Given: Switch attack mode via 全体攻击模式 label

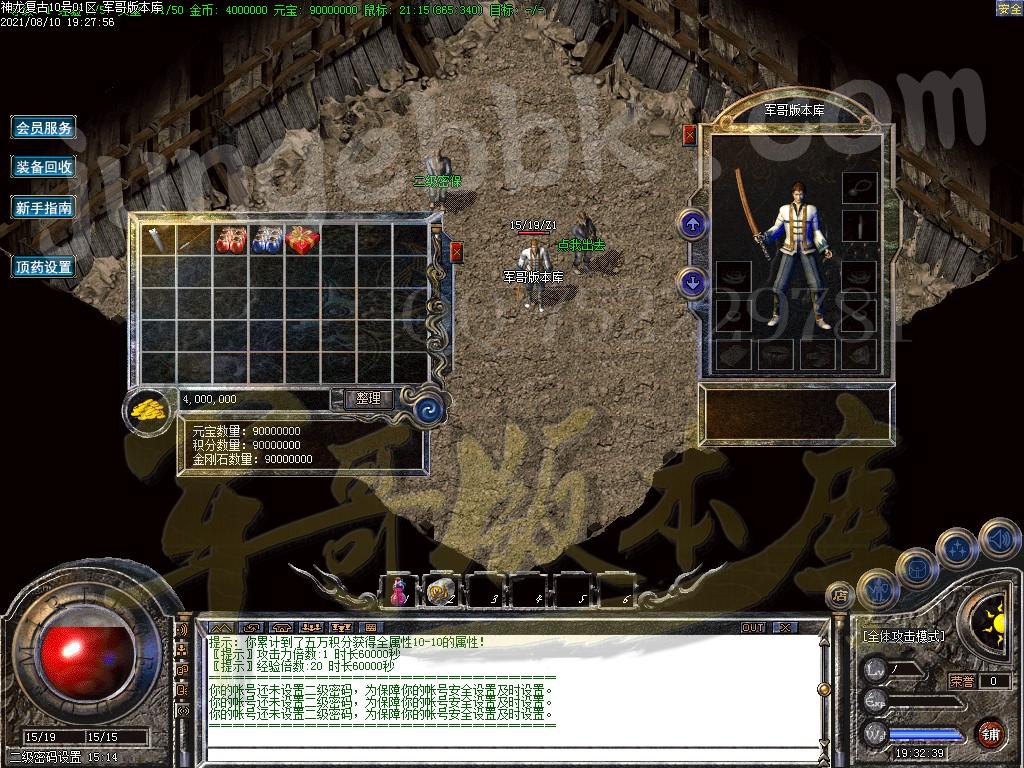Looking at the screenshot, I should (x=904, y=636).
